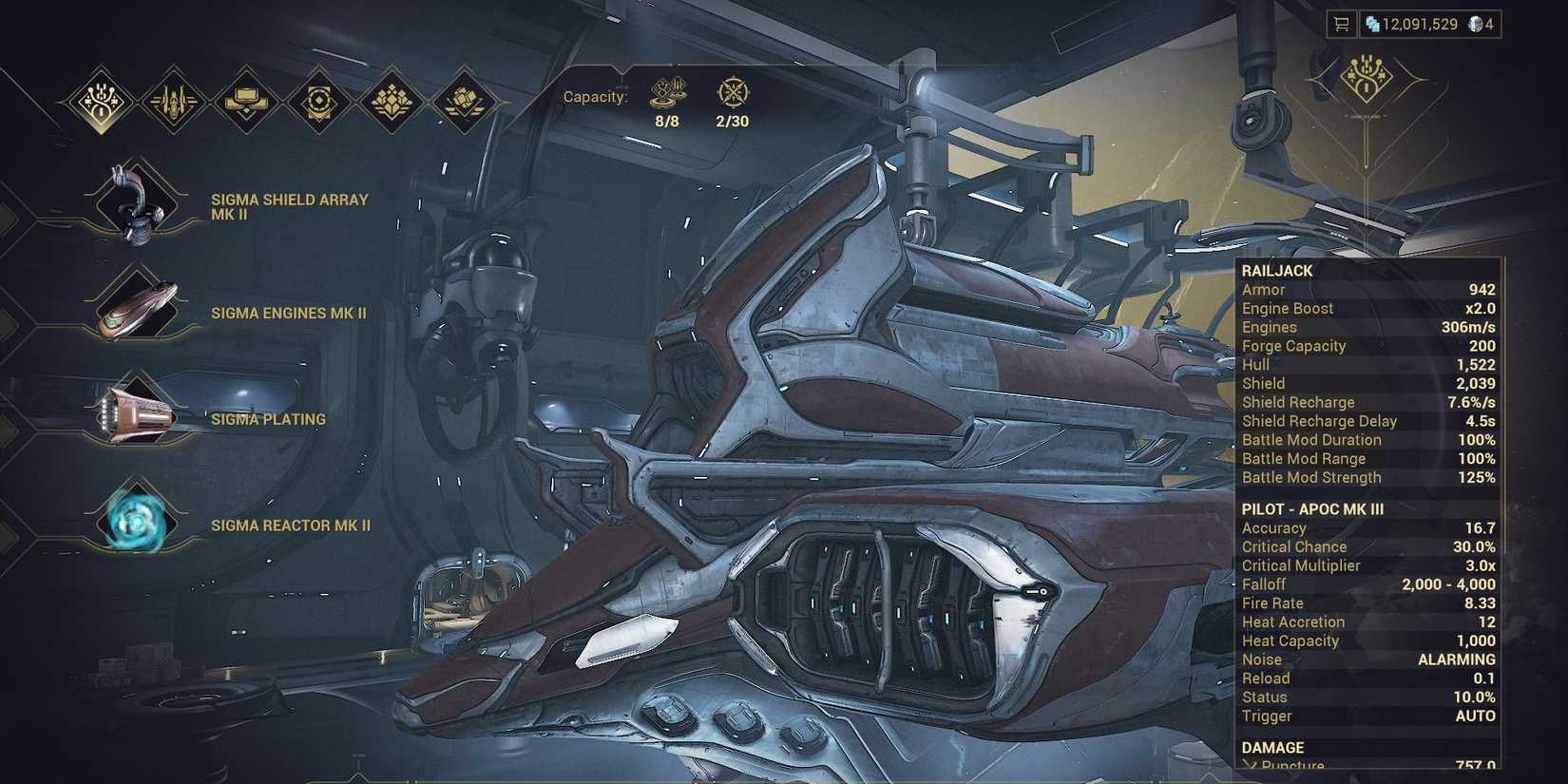
Task: Click the console/payload diamond icon
Action: click(x=244, y=100)
